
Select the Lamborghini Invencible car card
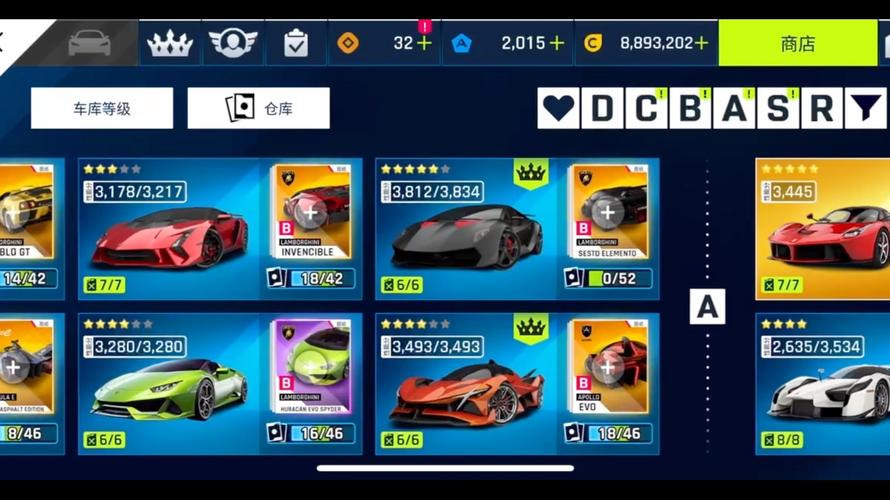click(x=170, y=230)
